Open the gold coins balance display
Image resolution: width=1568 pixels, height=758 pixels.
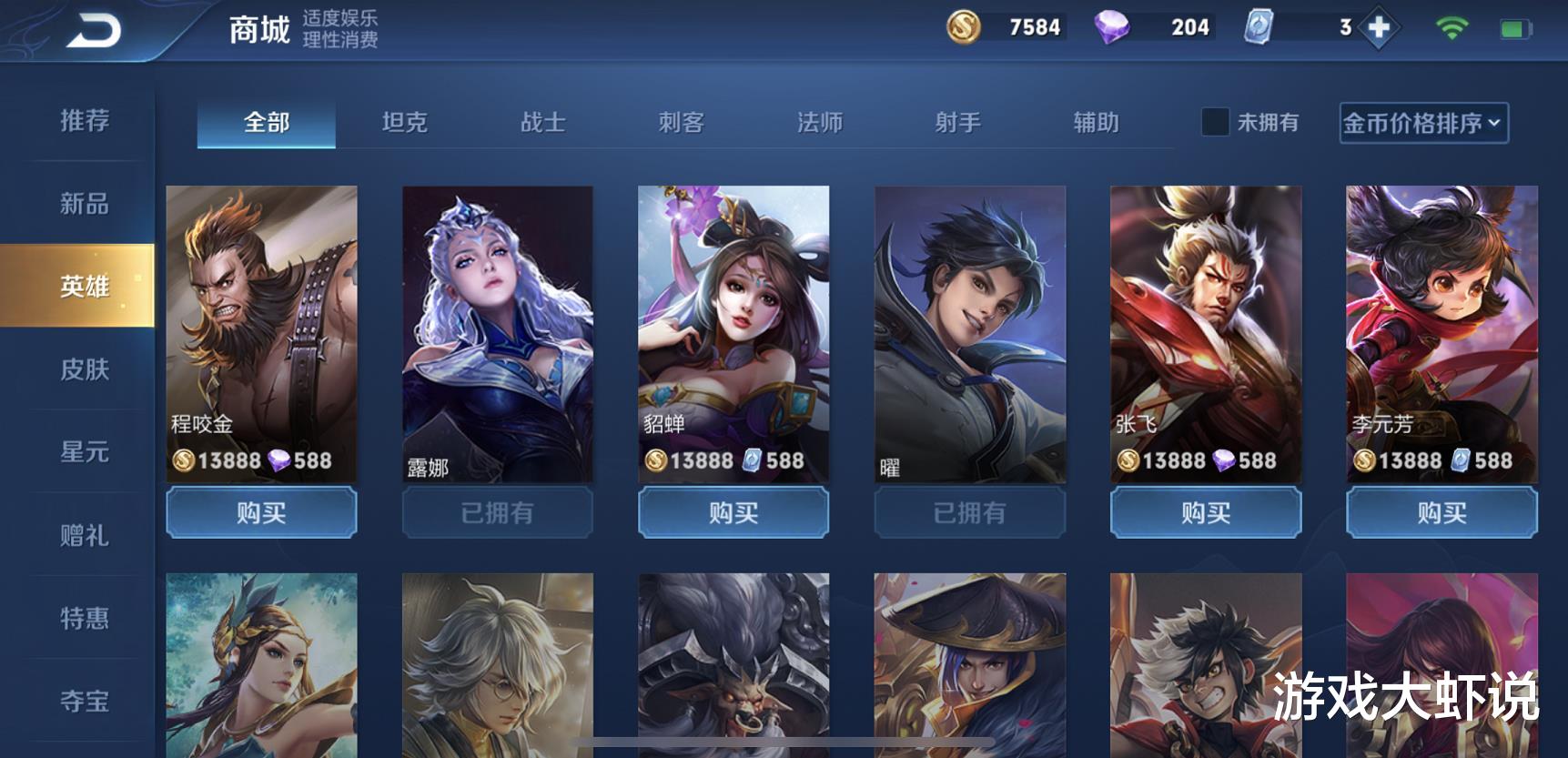pos(1006,27)
